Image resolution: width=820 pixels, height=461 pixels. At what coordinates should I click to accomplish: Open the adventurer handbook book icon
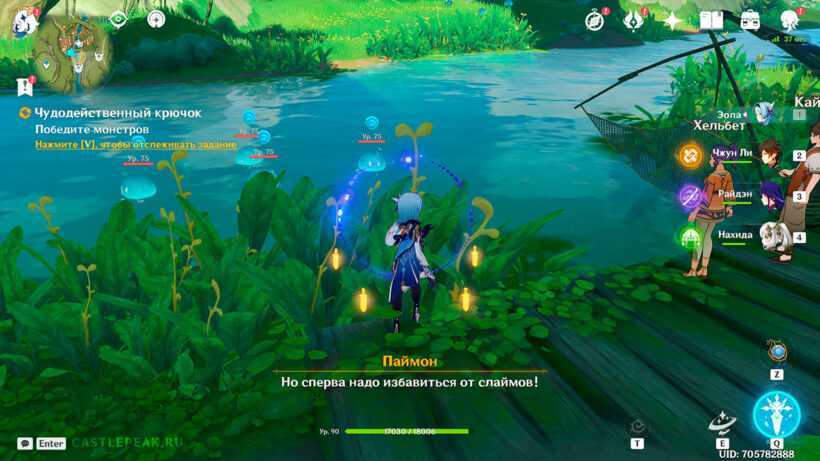click(x=711, y=20)
